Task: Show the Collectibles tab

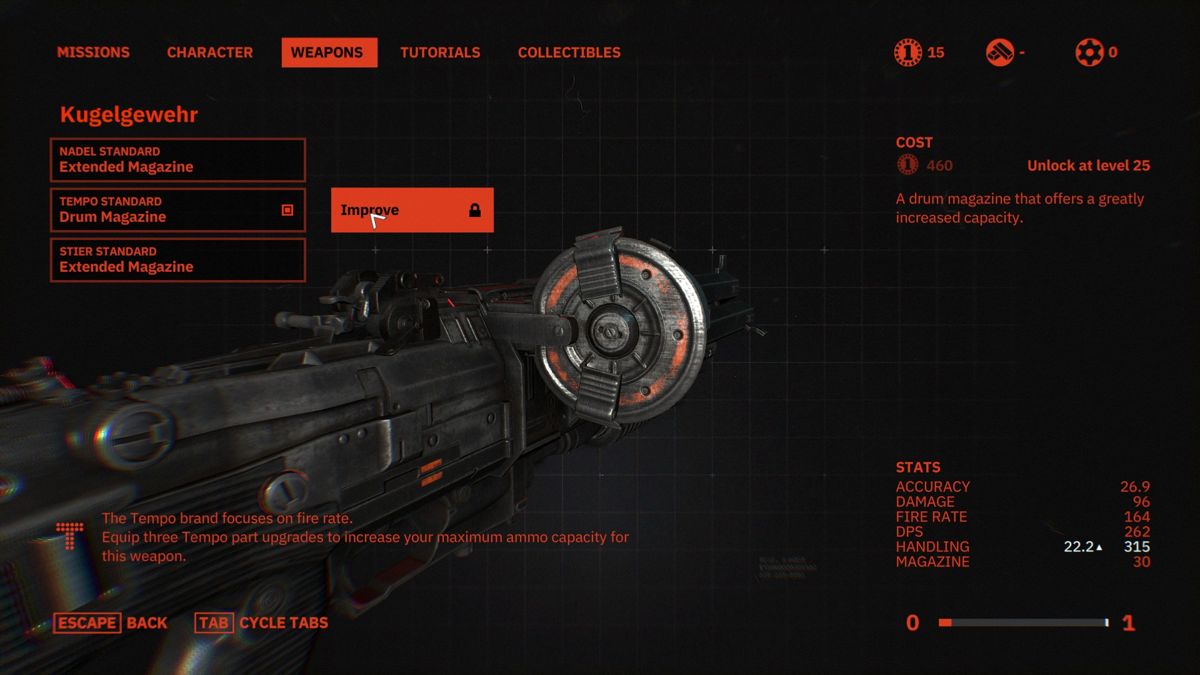Action: [569, 52]
